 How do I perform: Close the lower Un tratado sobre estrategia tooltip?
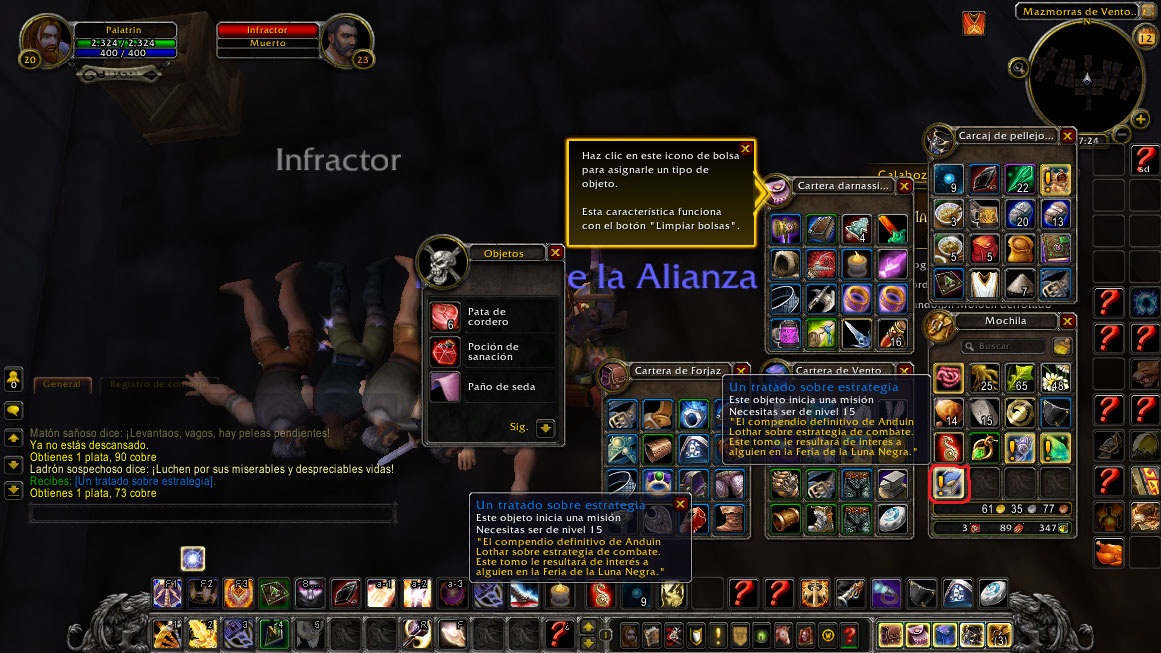pyautogui.click(x=680, y=504)
